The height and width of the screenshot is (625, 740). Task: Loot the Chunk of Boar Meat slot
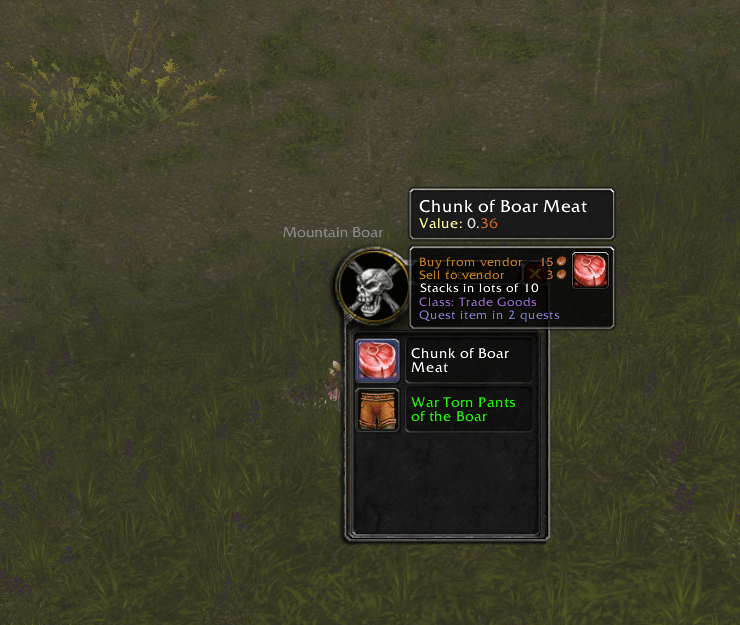coord(378,360)
